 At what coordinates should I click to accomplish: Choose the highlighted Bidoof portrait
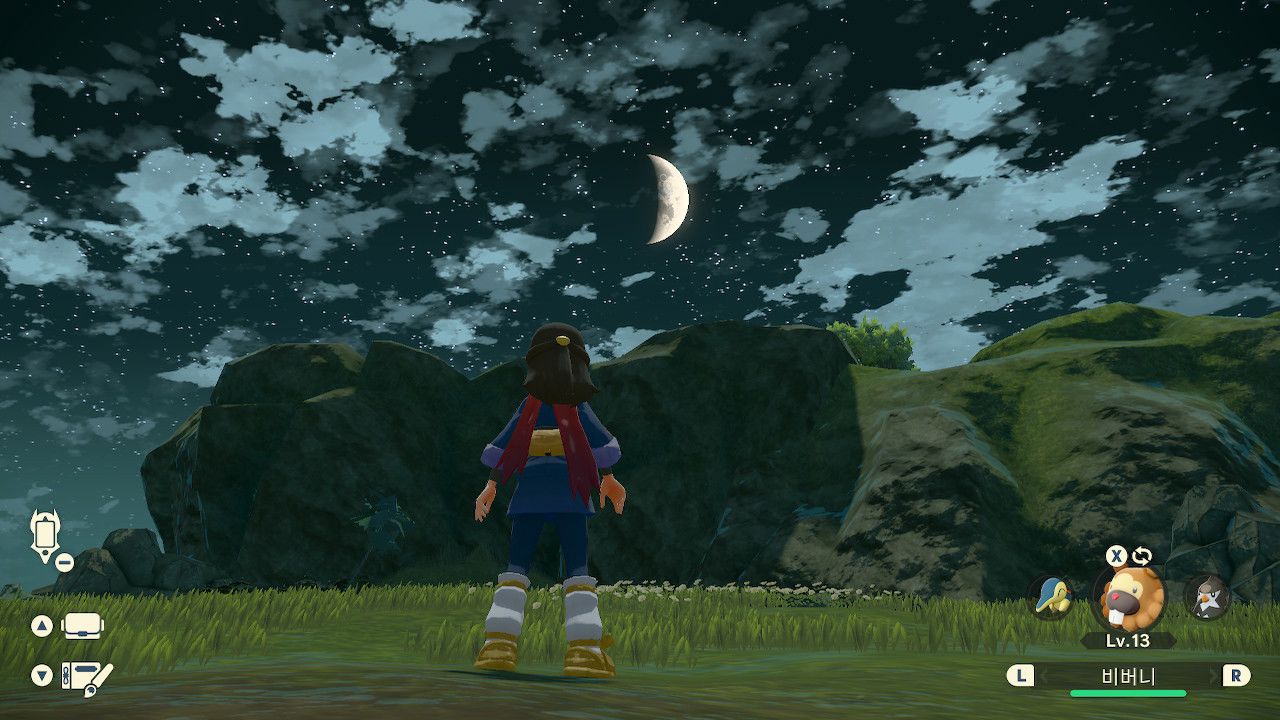(x=1129, y=598)
